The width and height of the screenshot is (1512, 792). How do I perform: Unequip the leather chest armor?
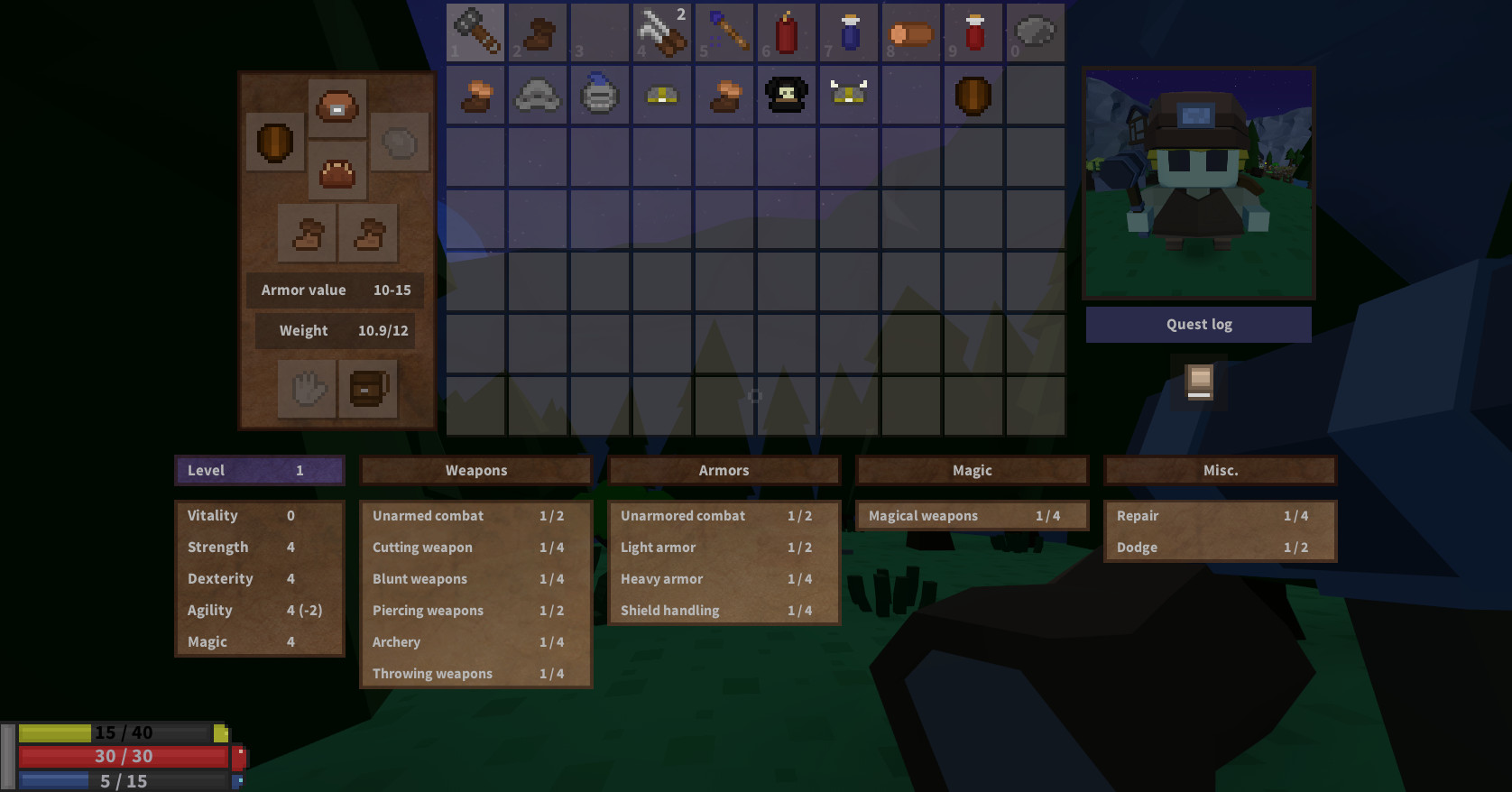point(337,170)
